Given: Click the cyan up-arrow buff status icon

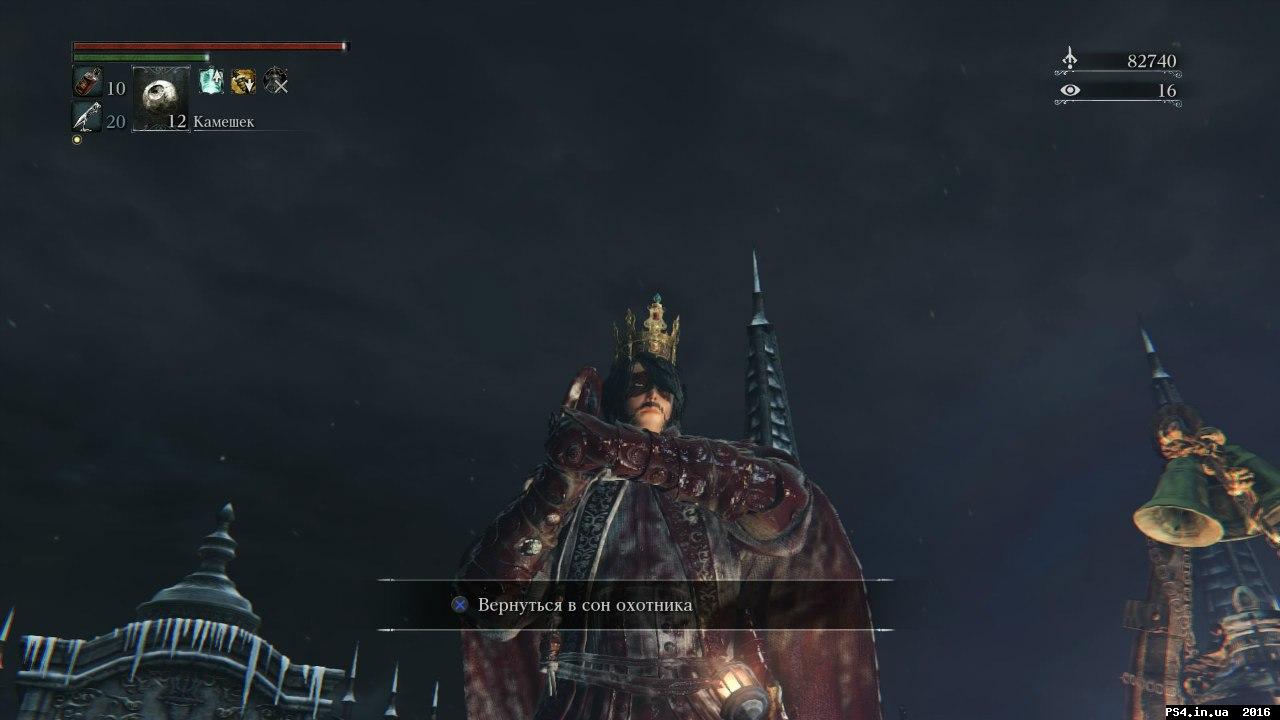Looking at the screenshot, I should pos(211,82).
